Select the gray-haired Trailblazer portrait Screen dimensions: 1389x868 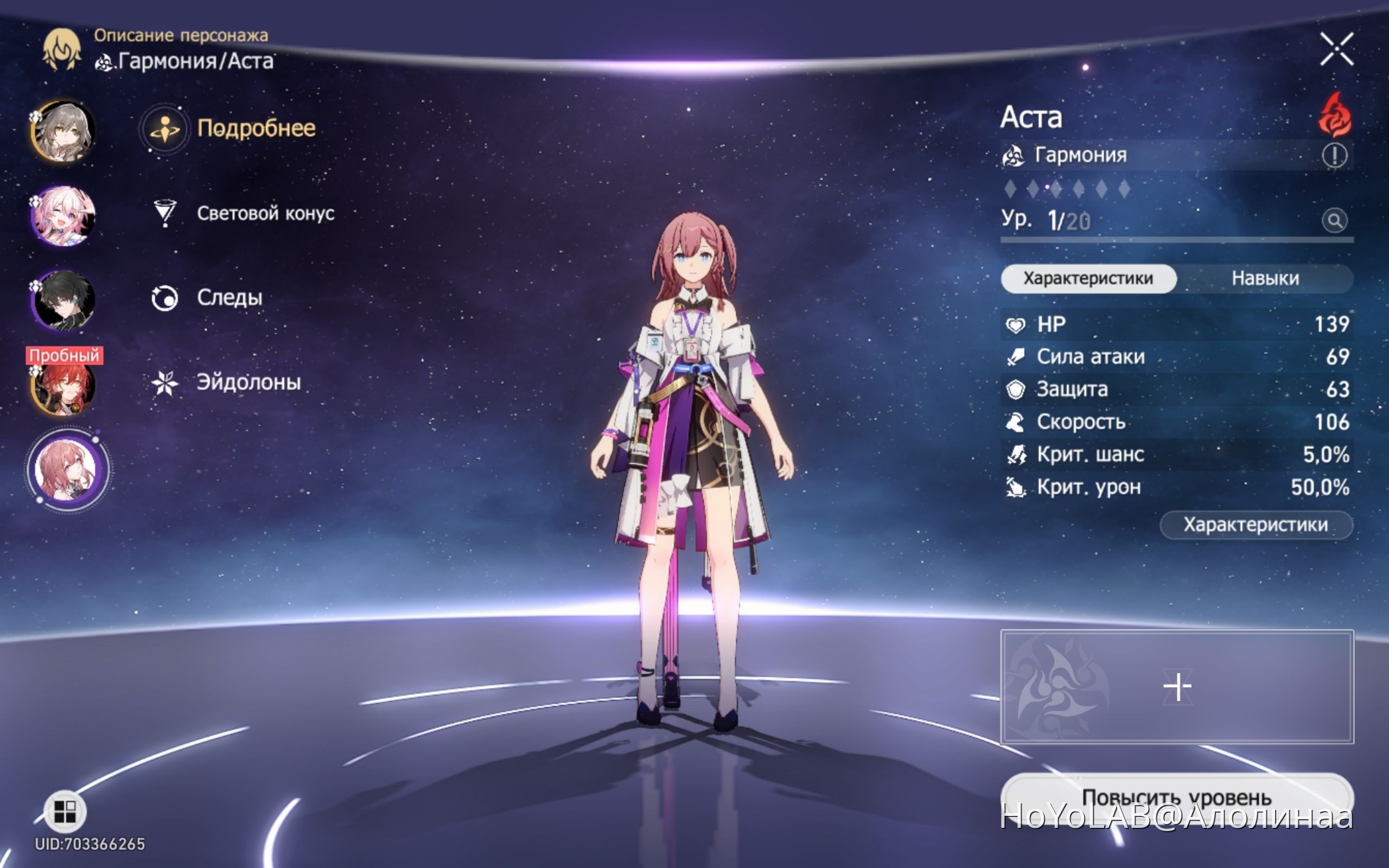pyautogui.click(x=63, y=131)
